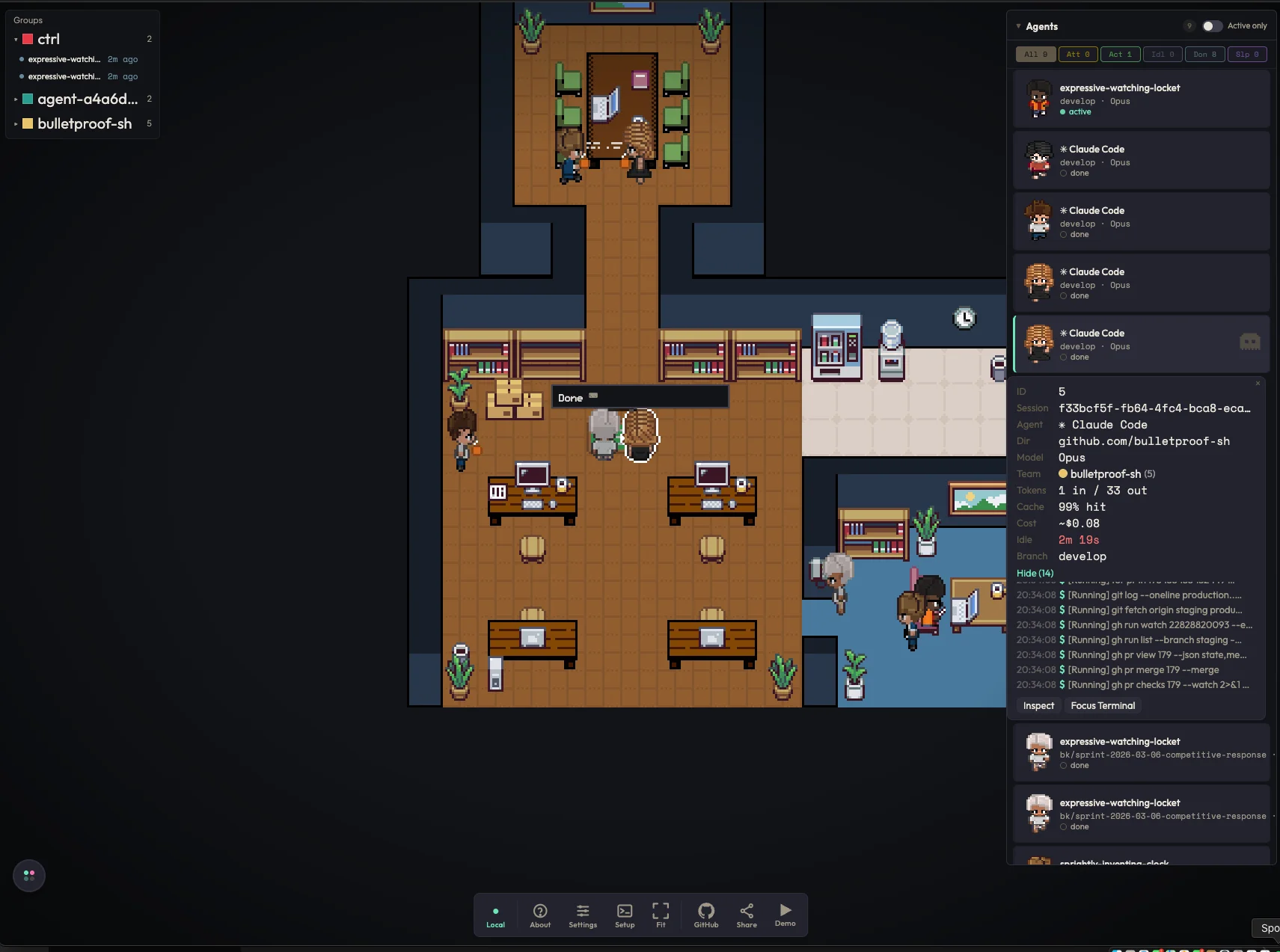Click the Hide (14) link in agent details
The width and height of the screenshot is (1280, 952).
click(x=1034, y=573)
